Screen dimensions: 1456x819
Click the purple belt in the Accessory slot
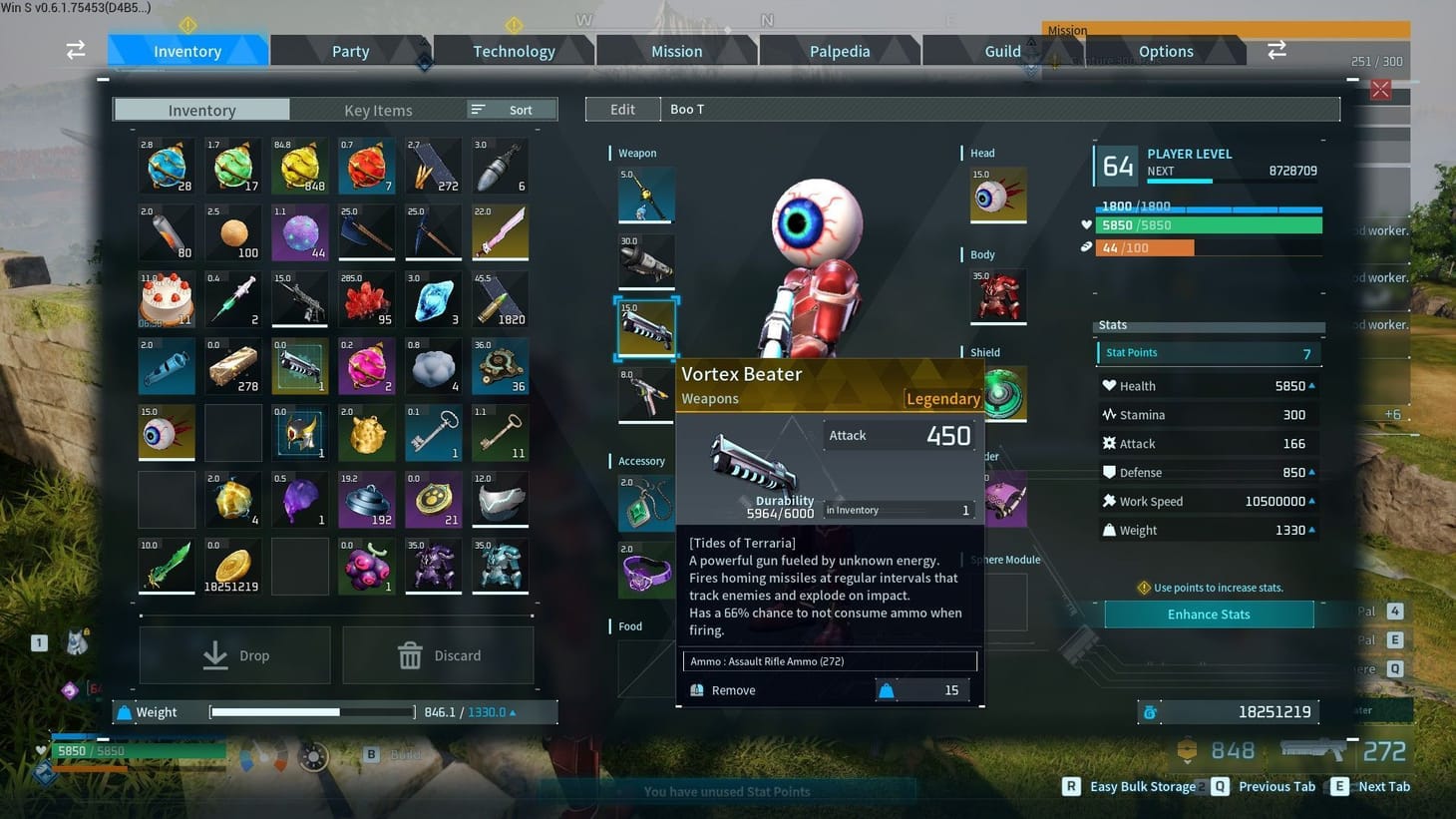click(x=645, y=572)
